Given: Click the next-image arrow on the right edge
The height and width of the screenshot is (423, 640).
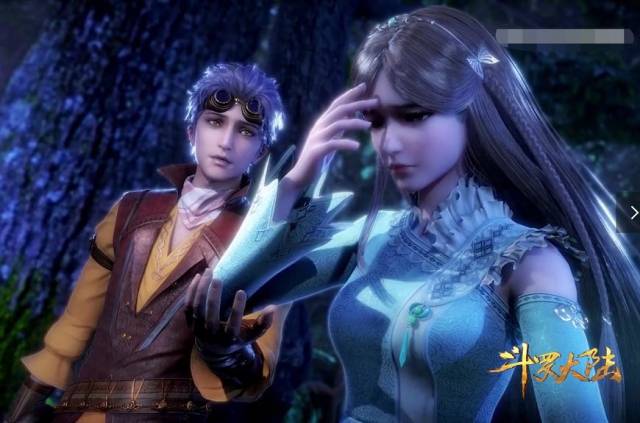Looking at the screenshot, I should pos(634,212).
